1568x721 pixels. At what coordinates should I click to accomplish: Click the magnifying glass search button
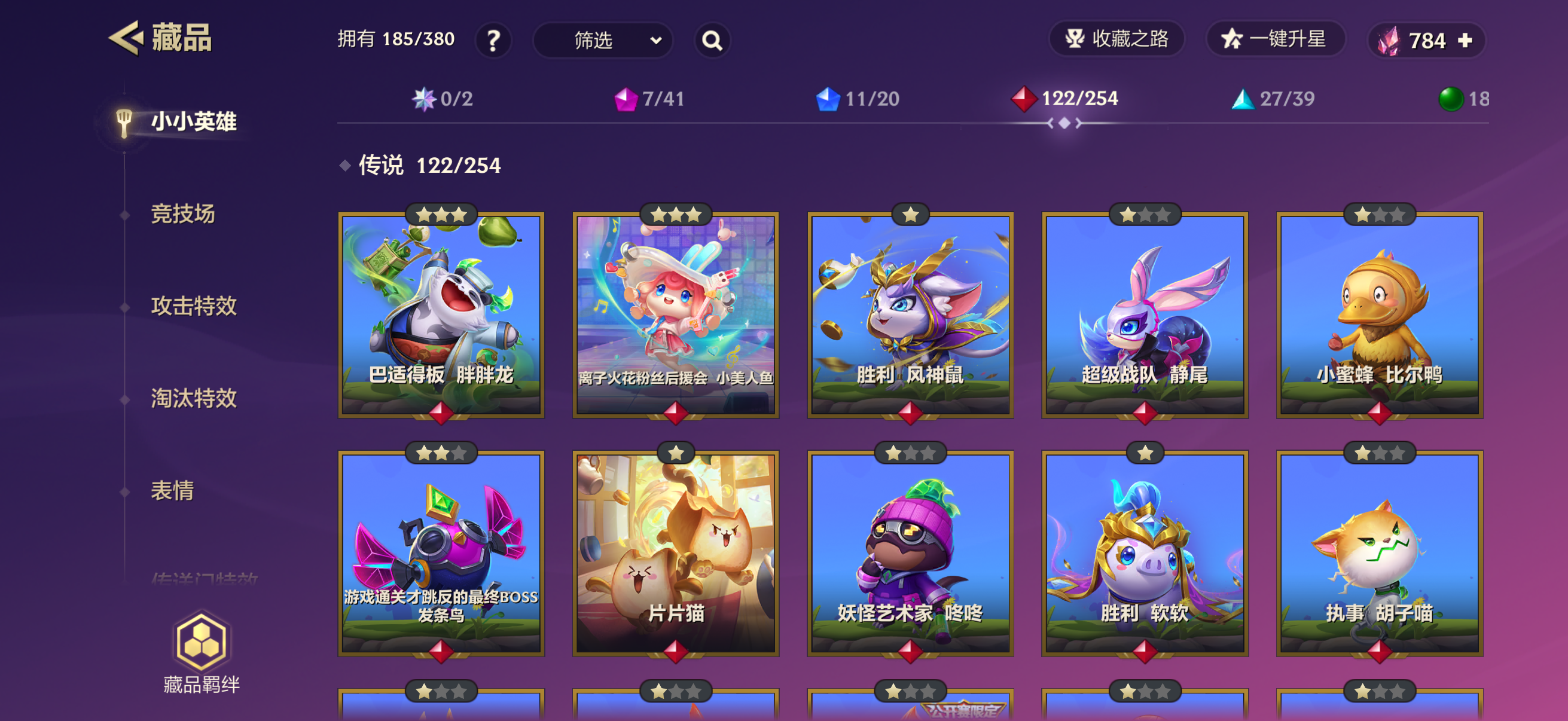pyautogui.click(x=712, y=41)
